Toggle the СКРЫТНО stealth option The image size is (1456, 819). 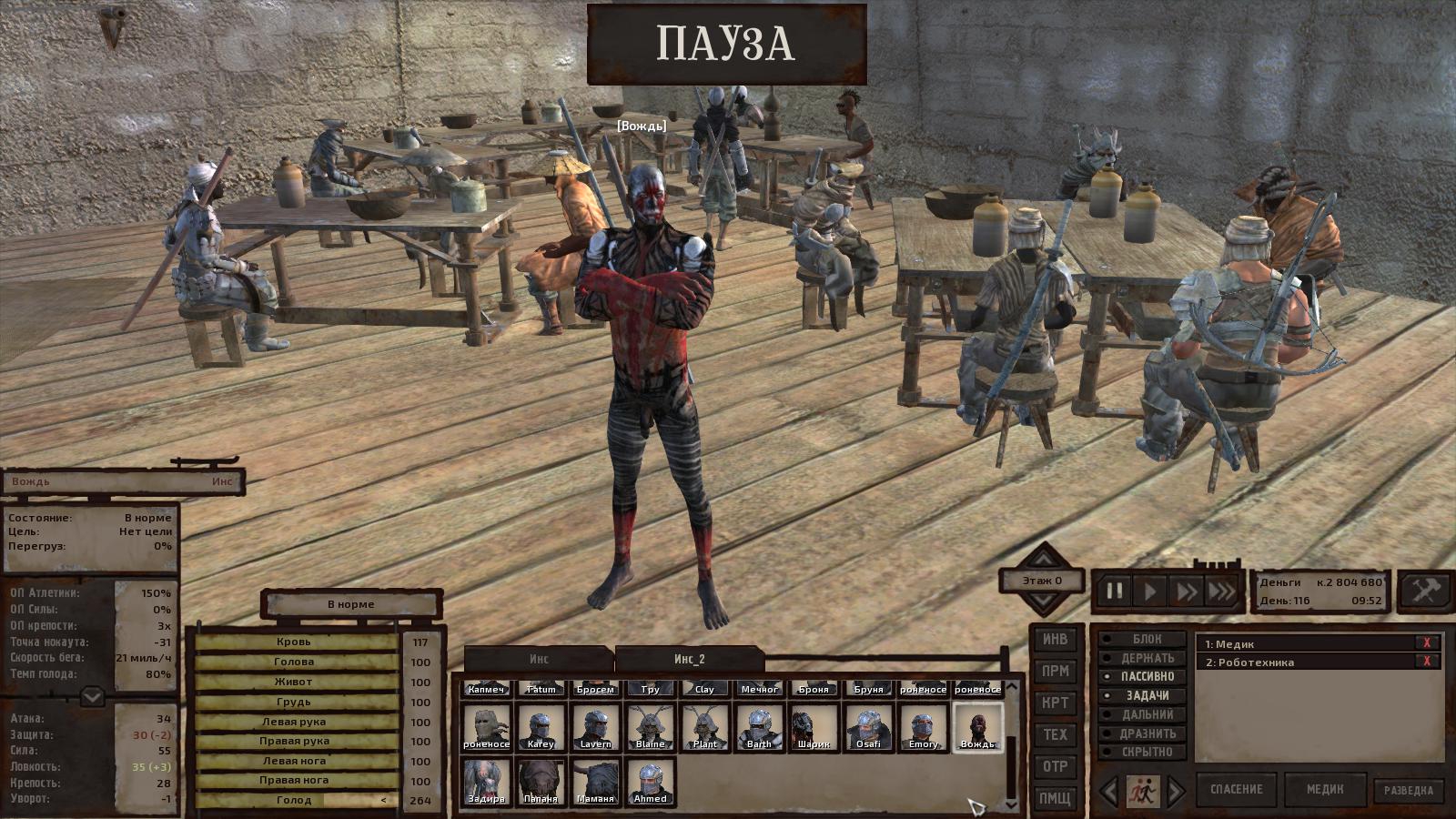pyautogui.click(x=1146, y=752)
